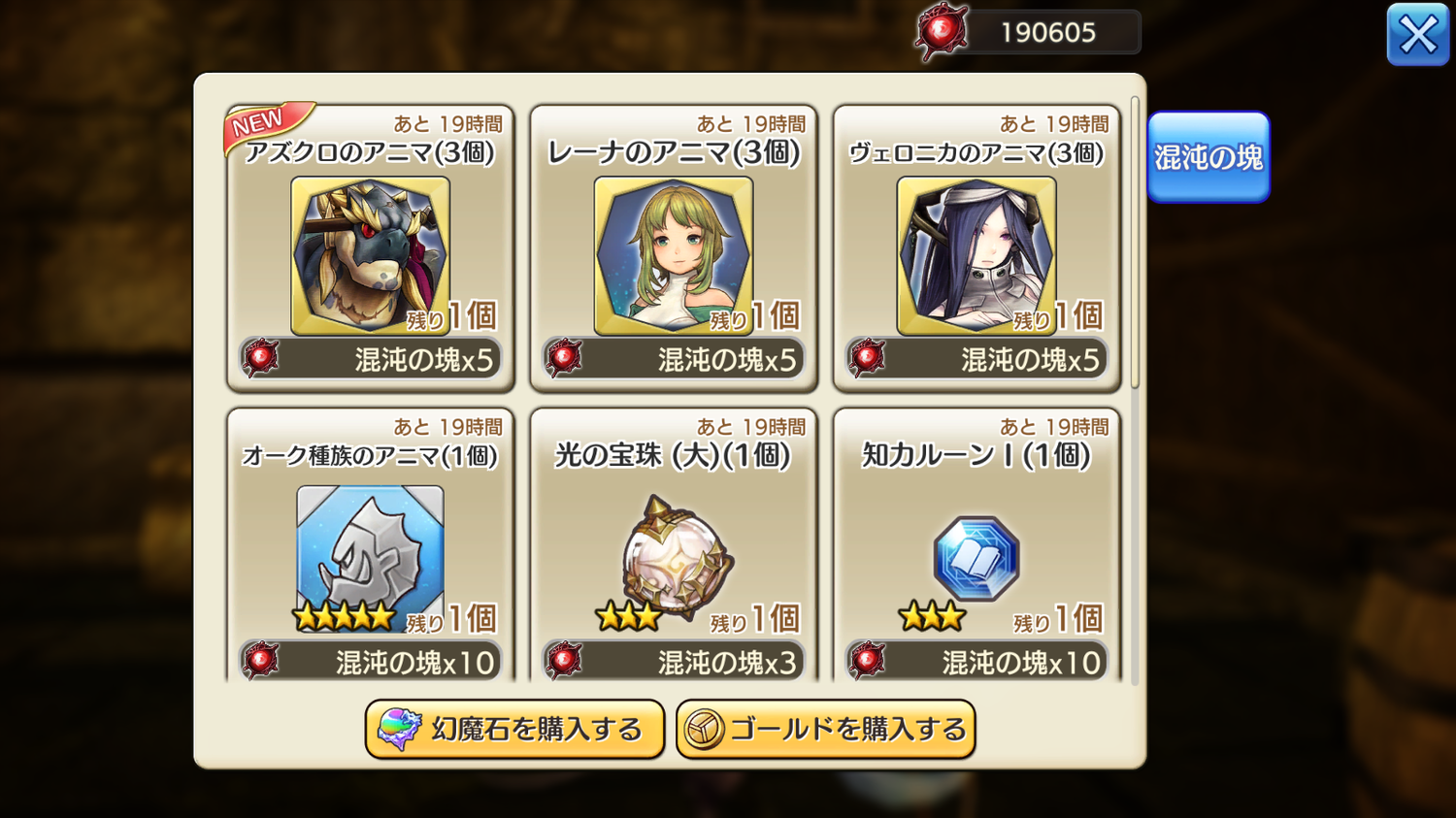Buy アズクロのアニマ for 混沌の塊x5

pos(371,360)
